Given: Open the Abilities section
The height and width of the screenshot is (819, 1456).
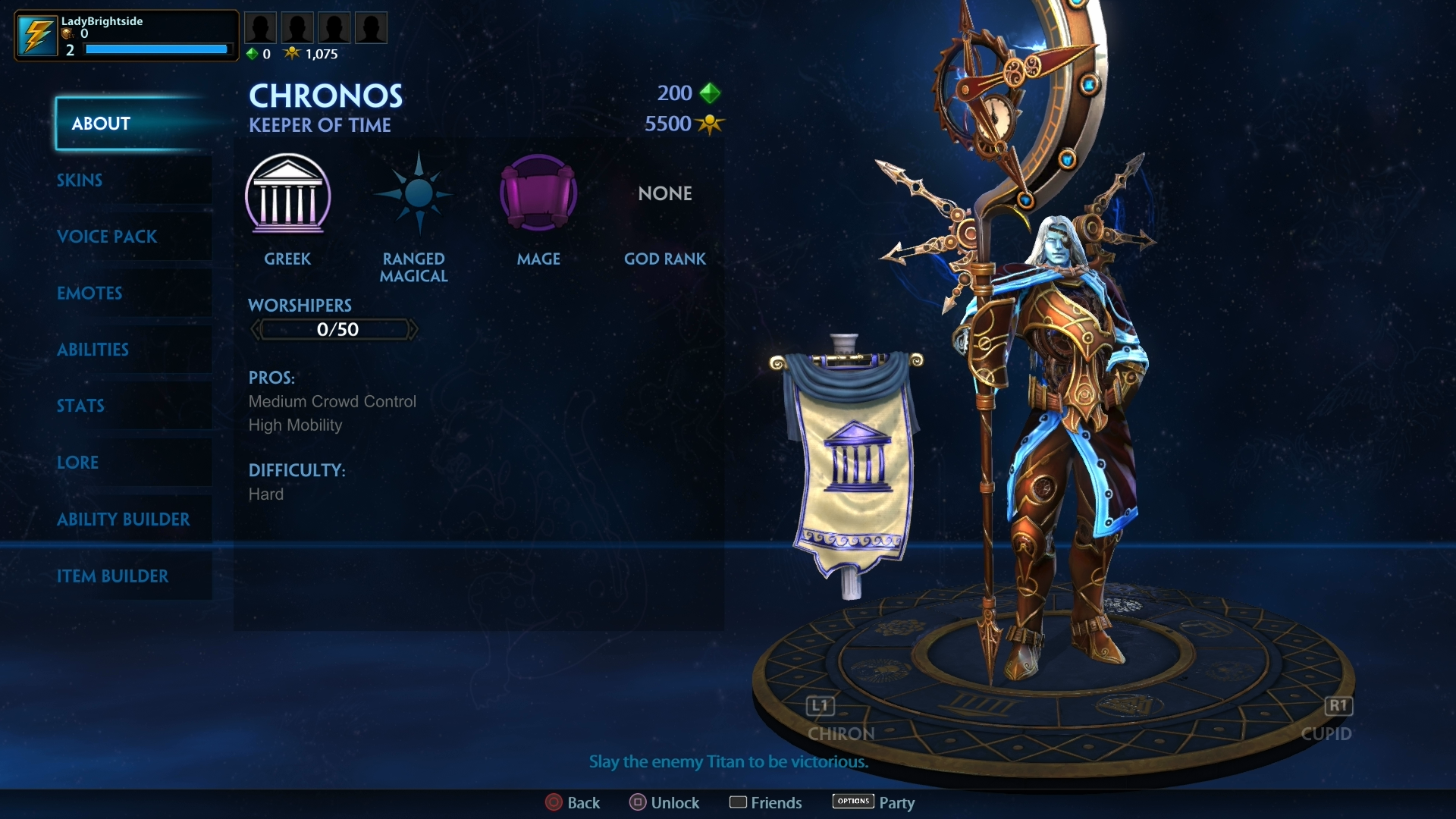Looking at the screenshot, I should coord(93,350).
